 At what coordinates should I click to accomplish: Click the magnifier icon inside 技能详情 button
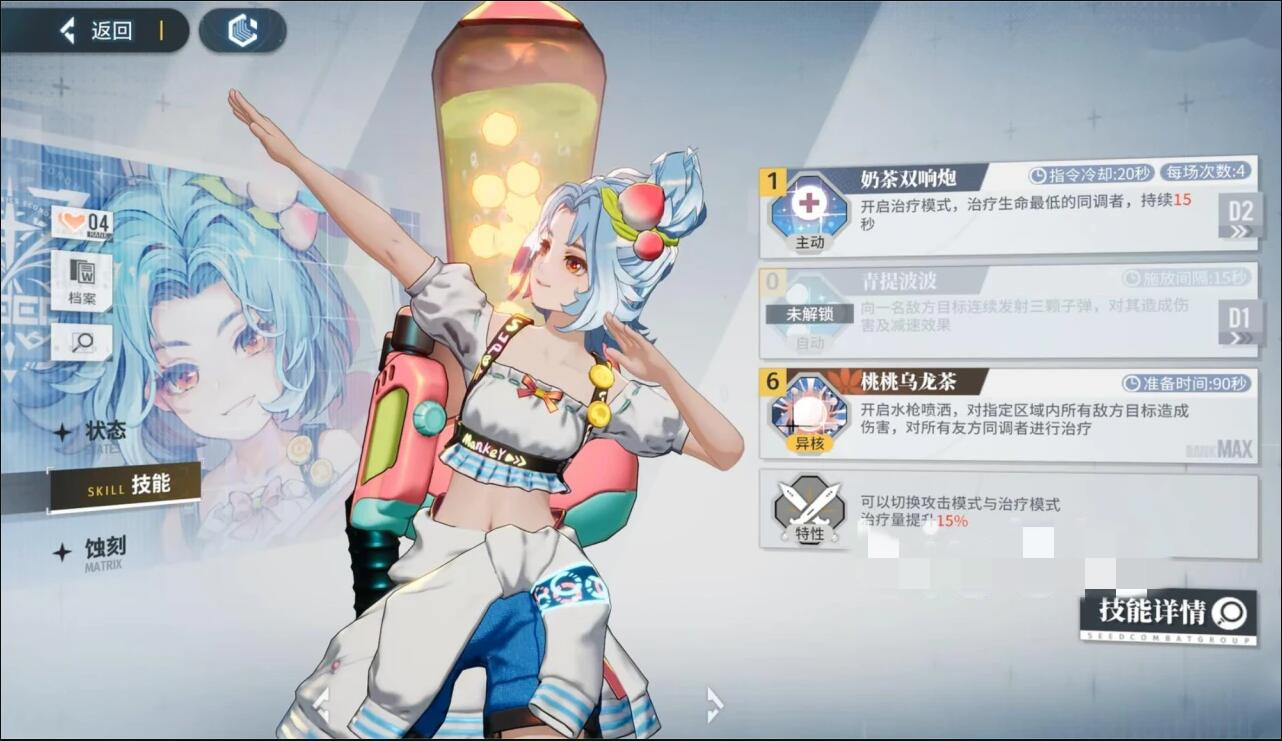pos(1229,615)
